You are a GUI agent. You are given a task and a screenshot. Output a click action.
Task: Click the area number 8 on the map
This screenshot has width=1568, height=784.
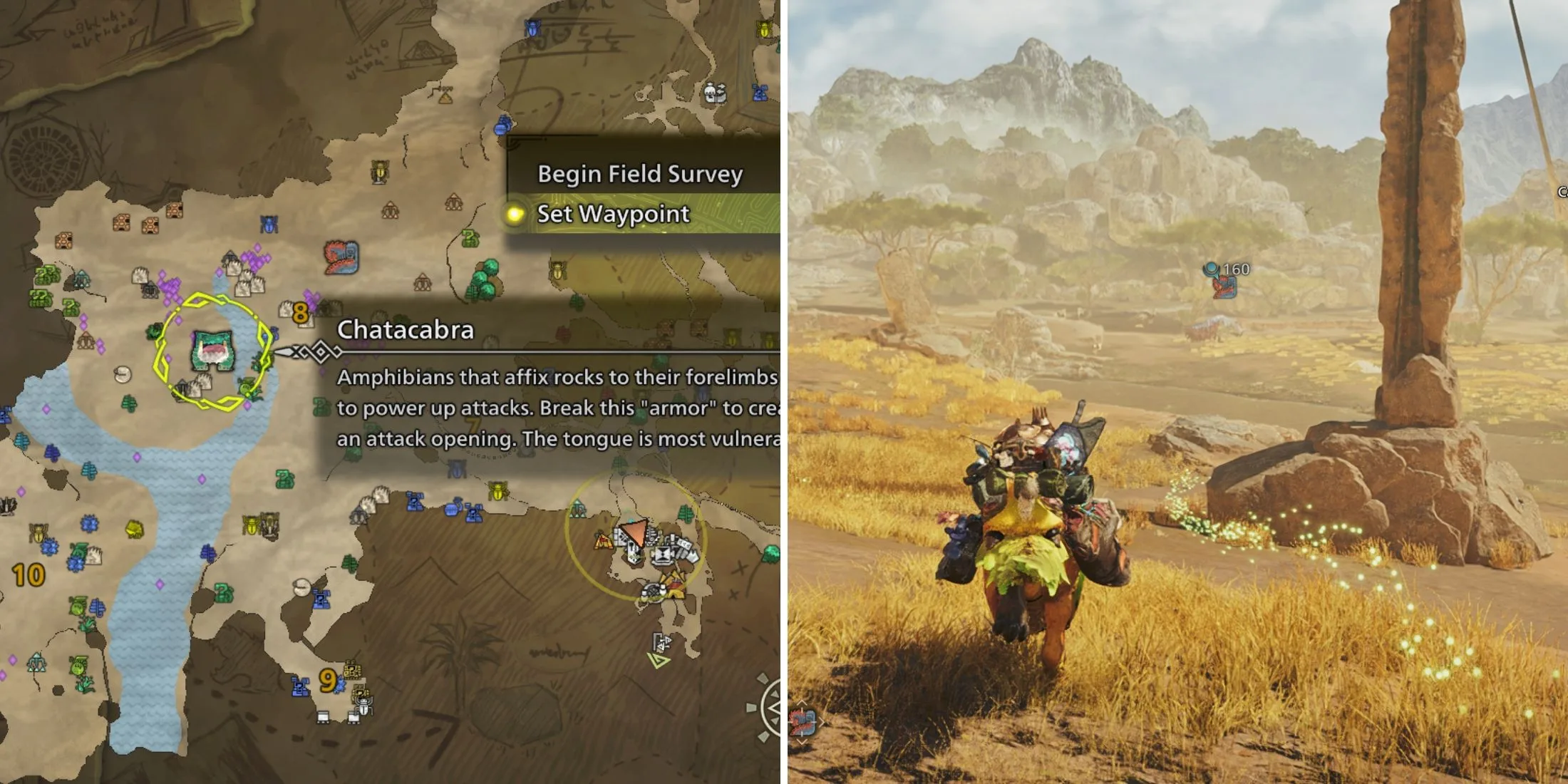tap(299, 312)
